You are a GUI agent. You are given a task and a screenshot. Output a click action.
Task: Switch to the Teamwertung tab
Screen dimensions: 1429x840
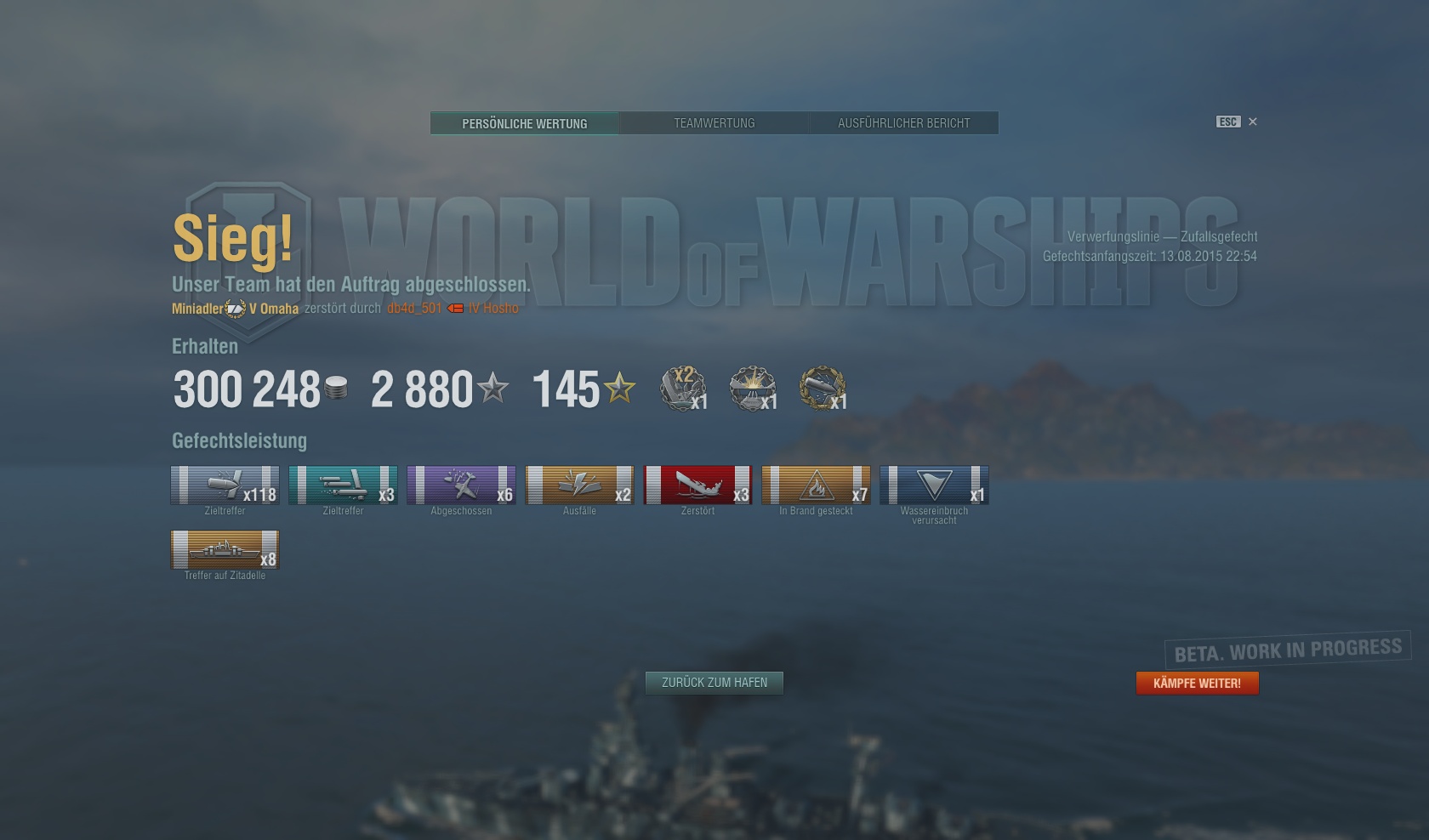coord(714,122)
